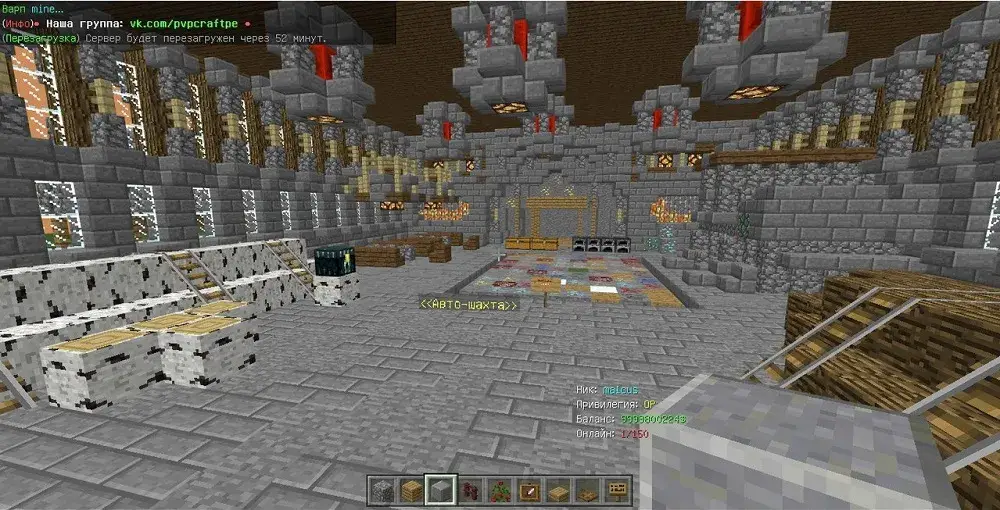Image resolution: width=1000 pixels, height=510 pixels.
Task: Pick the dark red flower hotbar slot
Action: pos(469,490)
